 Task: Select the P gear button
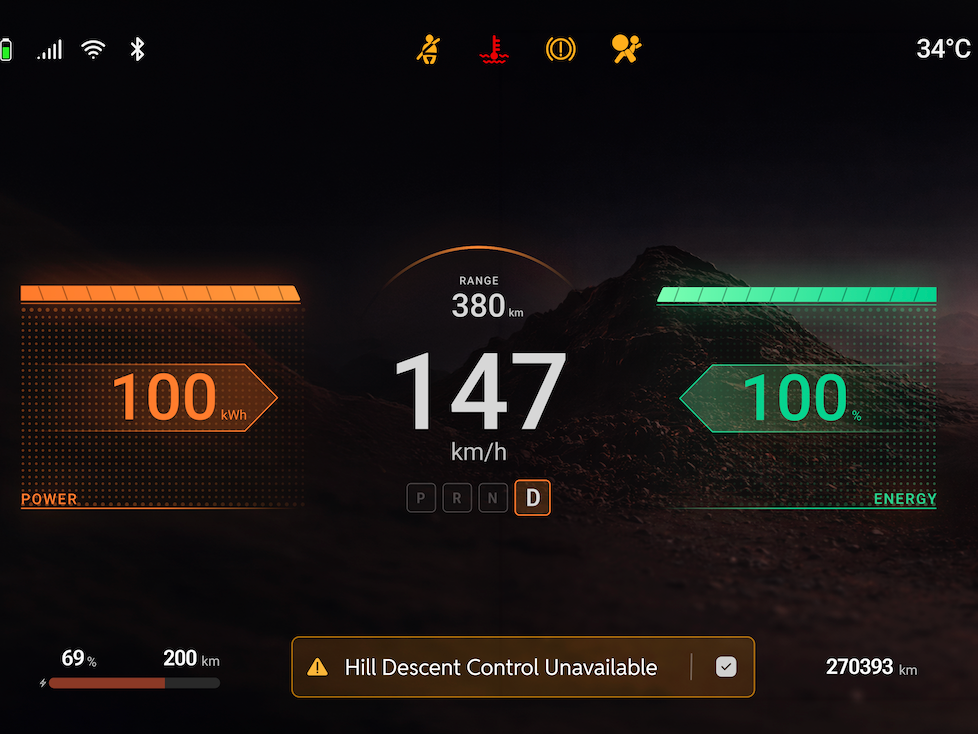pos(421,498)
